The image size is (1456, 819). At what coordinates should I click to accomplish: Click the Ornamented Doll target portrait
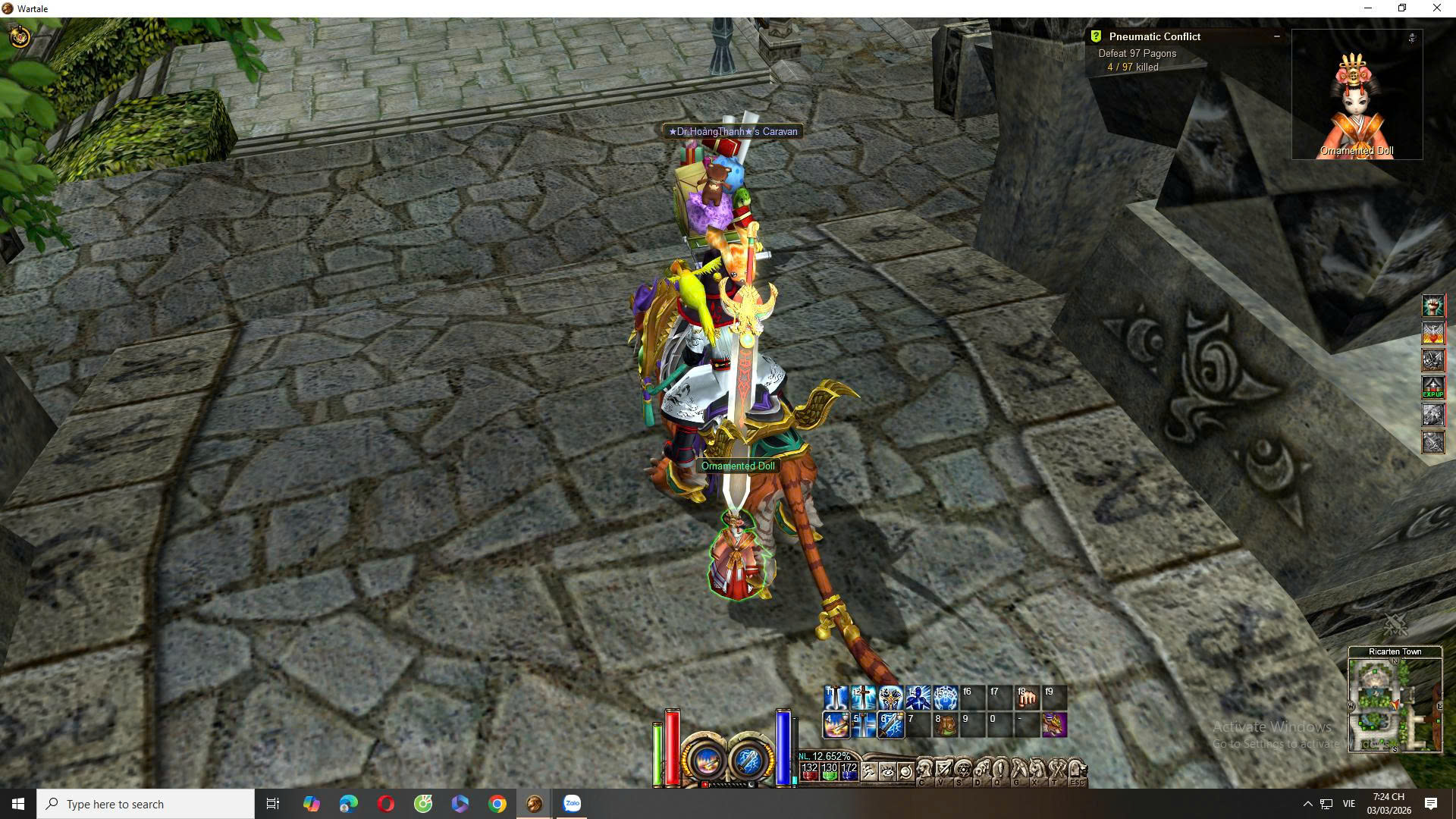click(1357, 95)
